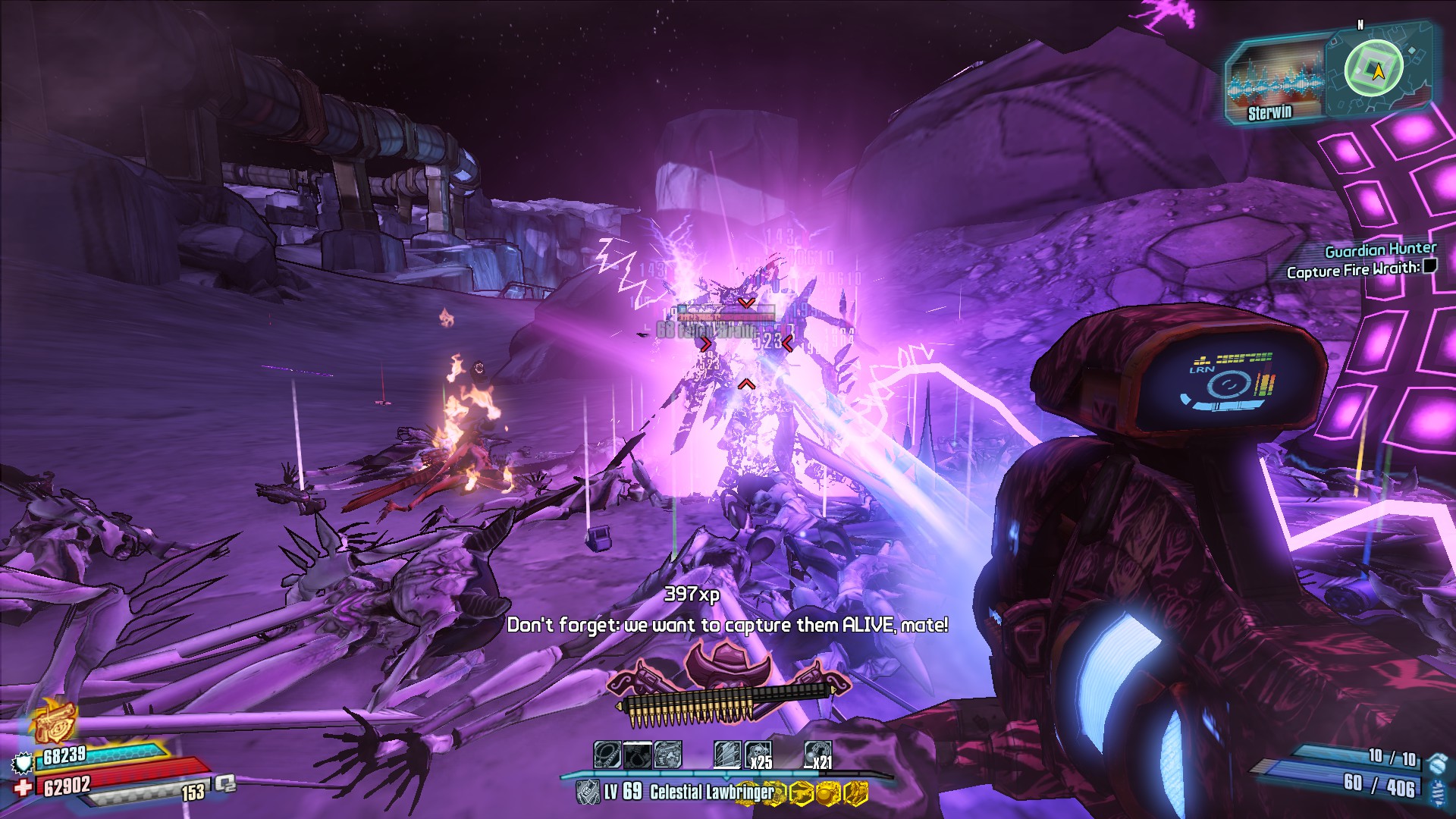1456x819 pixels.
Task: Click the shield emblem icon
Action: [x=23, y=761]
